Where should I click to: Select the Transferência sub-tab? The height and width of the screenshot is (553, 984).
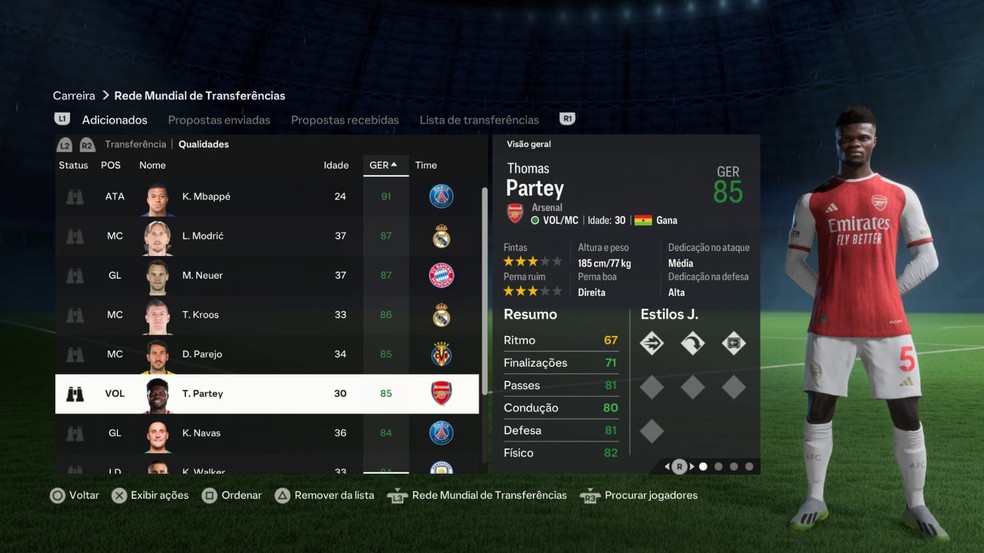[135, 144]
